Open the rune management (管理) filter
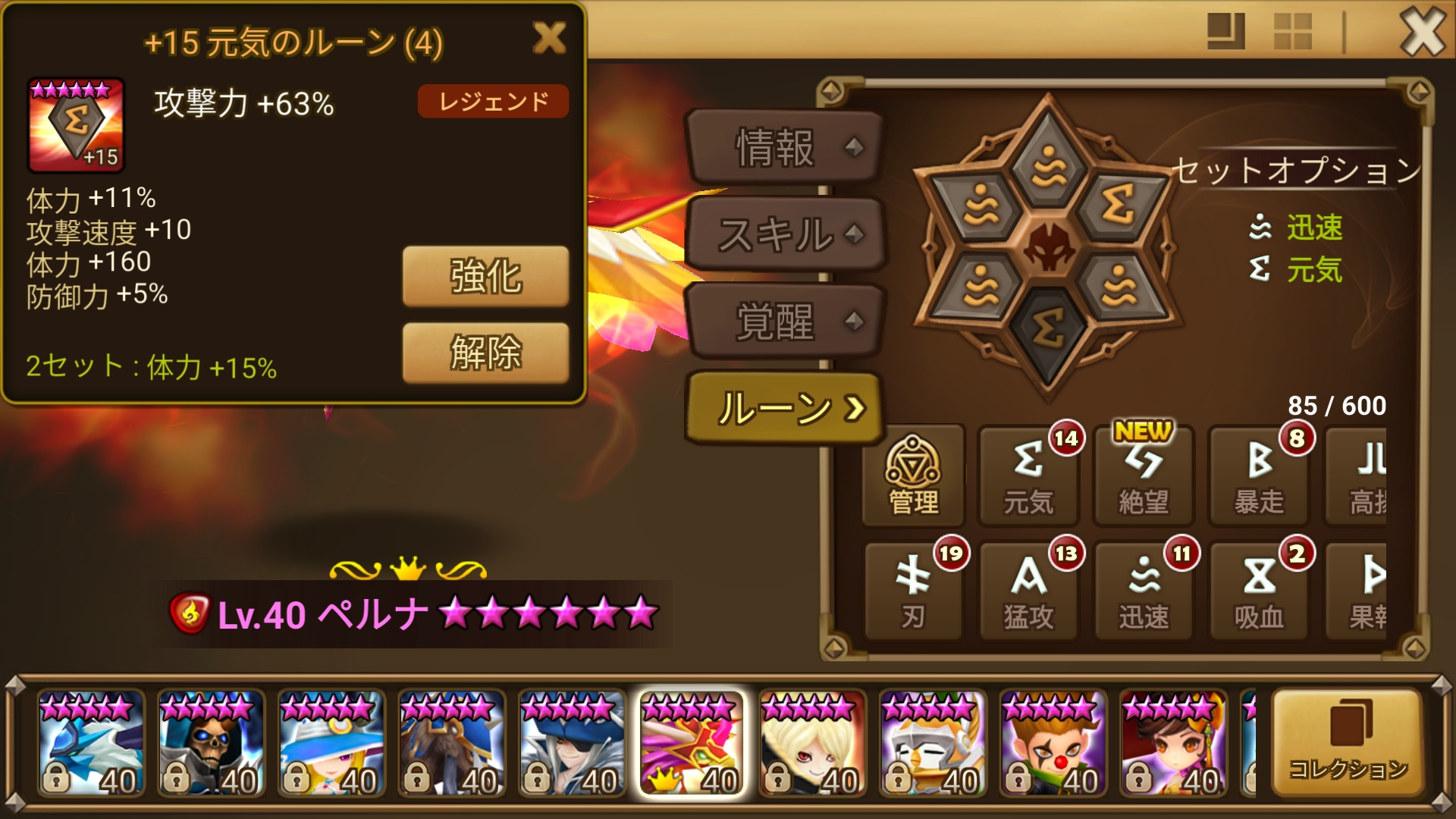The height and width of the screenshot is (819, 1456). pos(914,474)
